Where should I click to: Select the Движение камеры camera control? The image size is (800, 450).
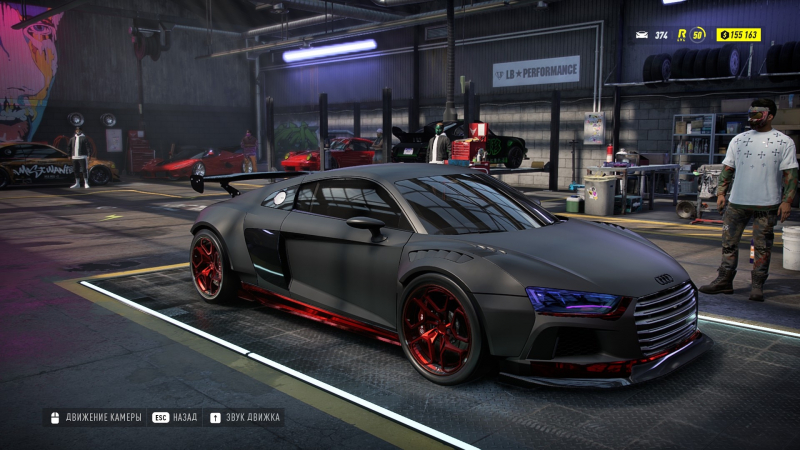point(95,417)
